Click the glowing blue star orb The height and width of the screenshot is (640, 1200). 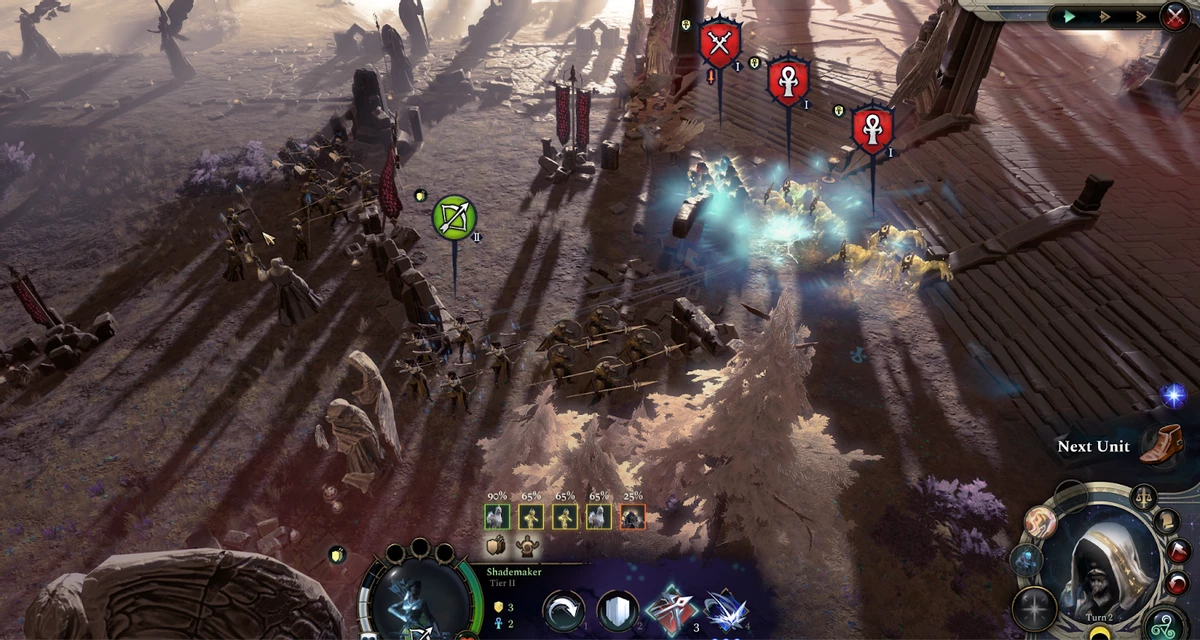coord(1172,395)
